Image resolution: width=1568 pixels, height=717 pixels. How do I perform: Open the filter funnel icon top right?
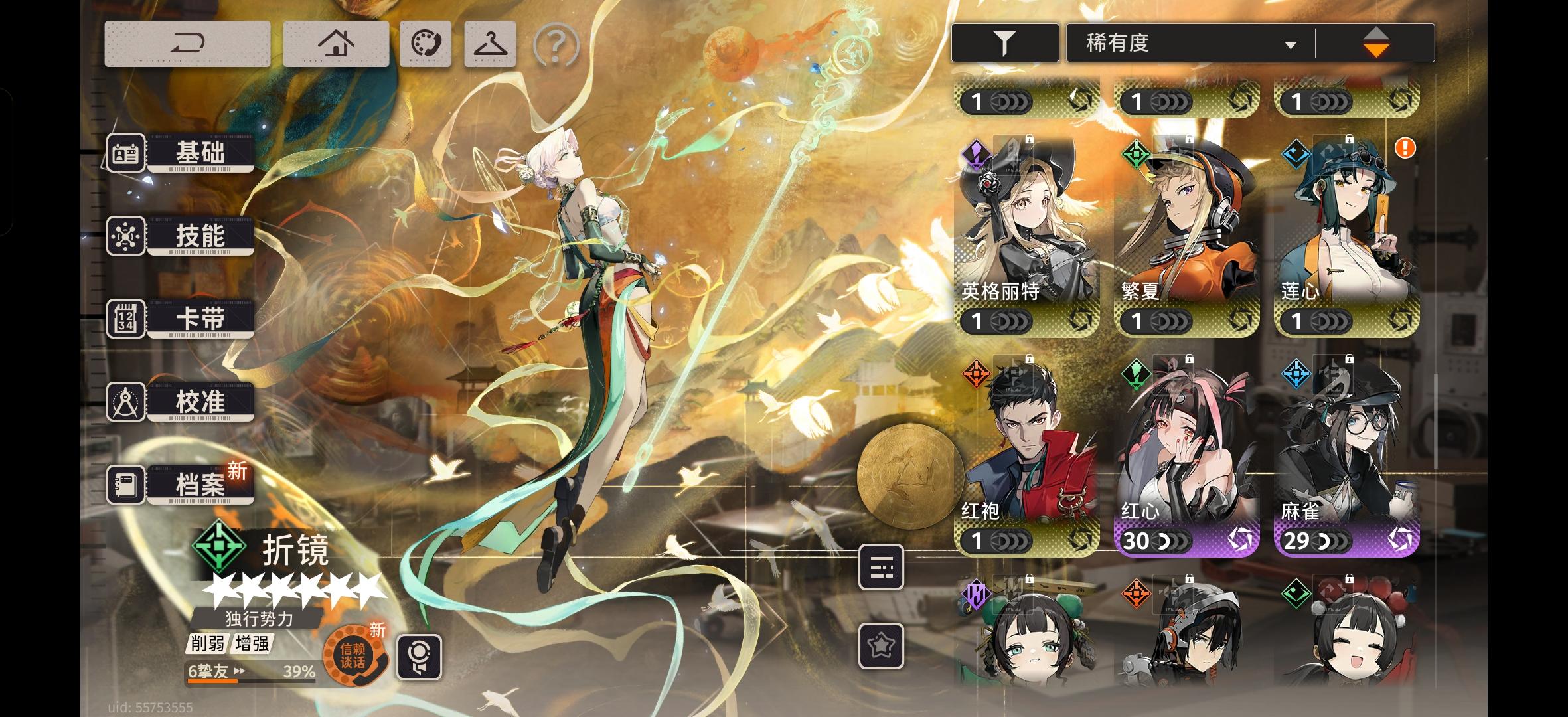click(1004, 41)
